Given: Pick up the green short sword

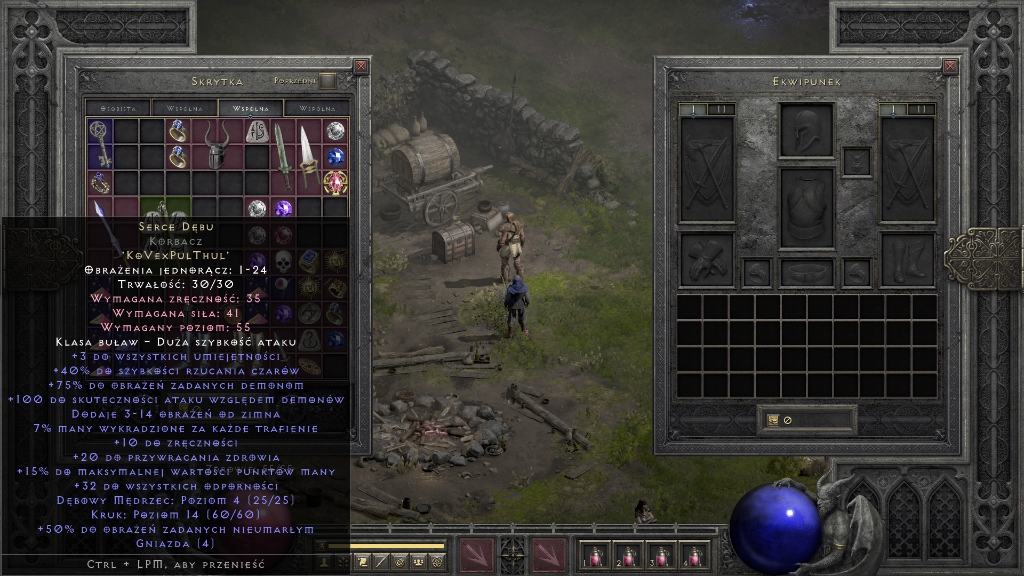Looking at the screenshot, I should click(x=283, y=156).
